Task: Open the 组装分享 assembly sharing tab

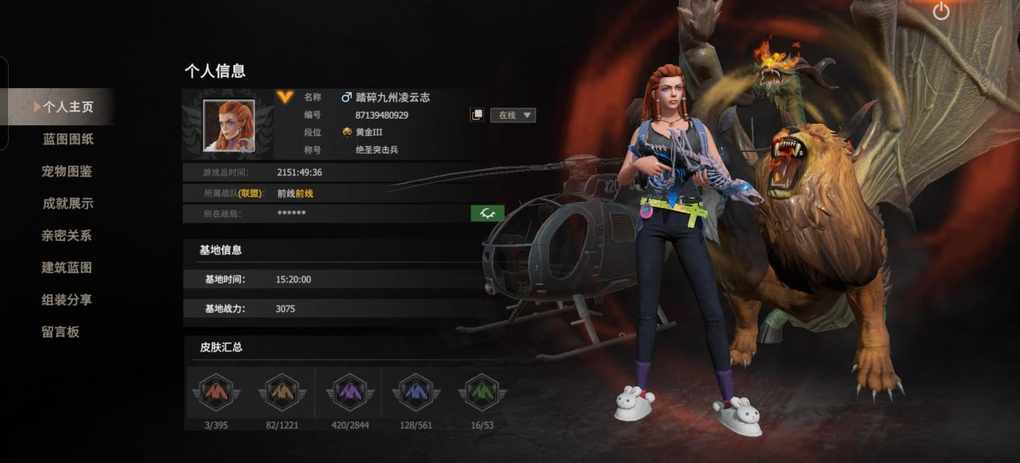Action: pos(68,299)
